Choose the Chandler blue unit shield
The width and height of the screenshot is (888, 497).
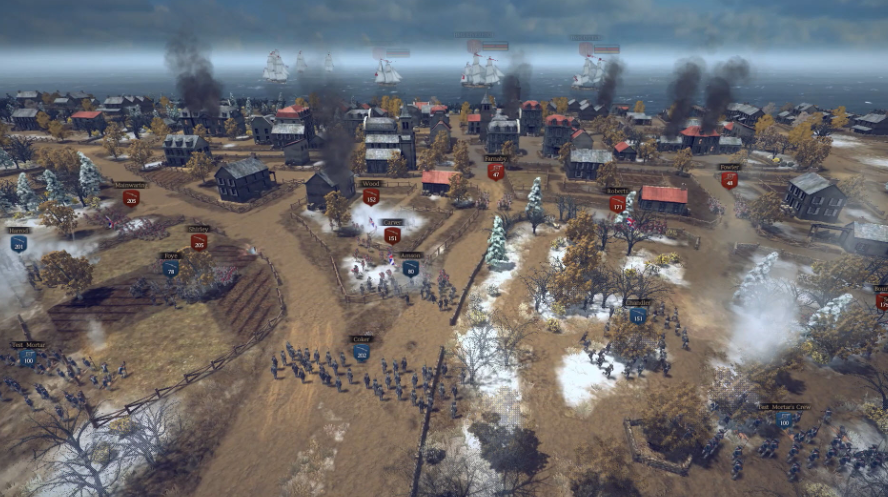point(638,316)
